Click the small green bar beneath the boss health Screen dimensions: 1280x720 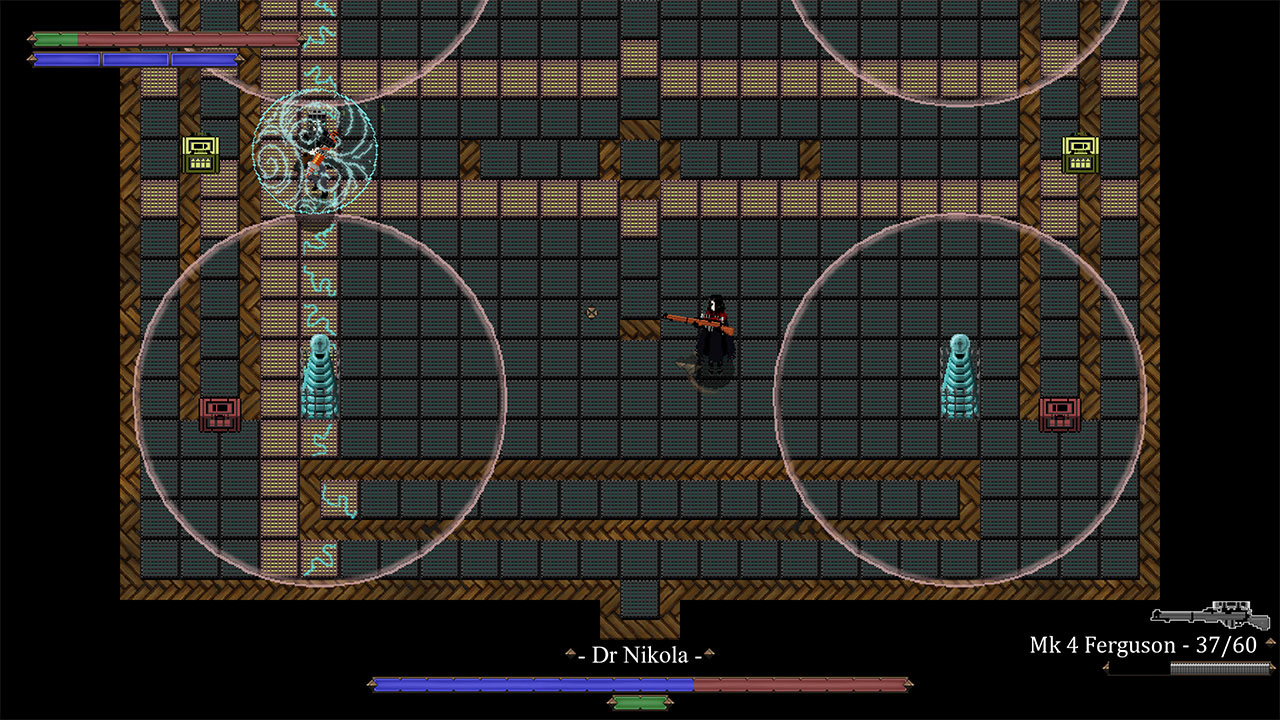coord(640,703)
